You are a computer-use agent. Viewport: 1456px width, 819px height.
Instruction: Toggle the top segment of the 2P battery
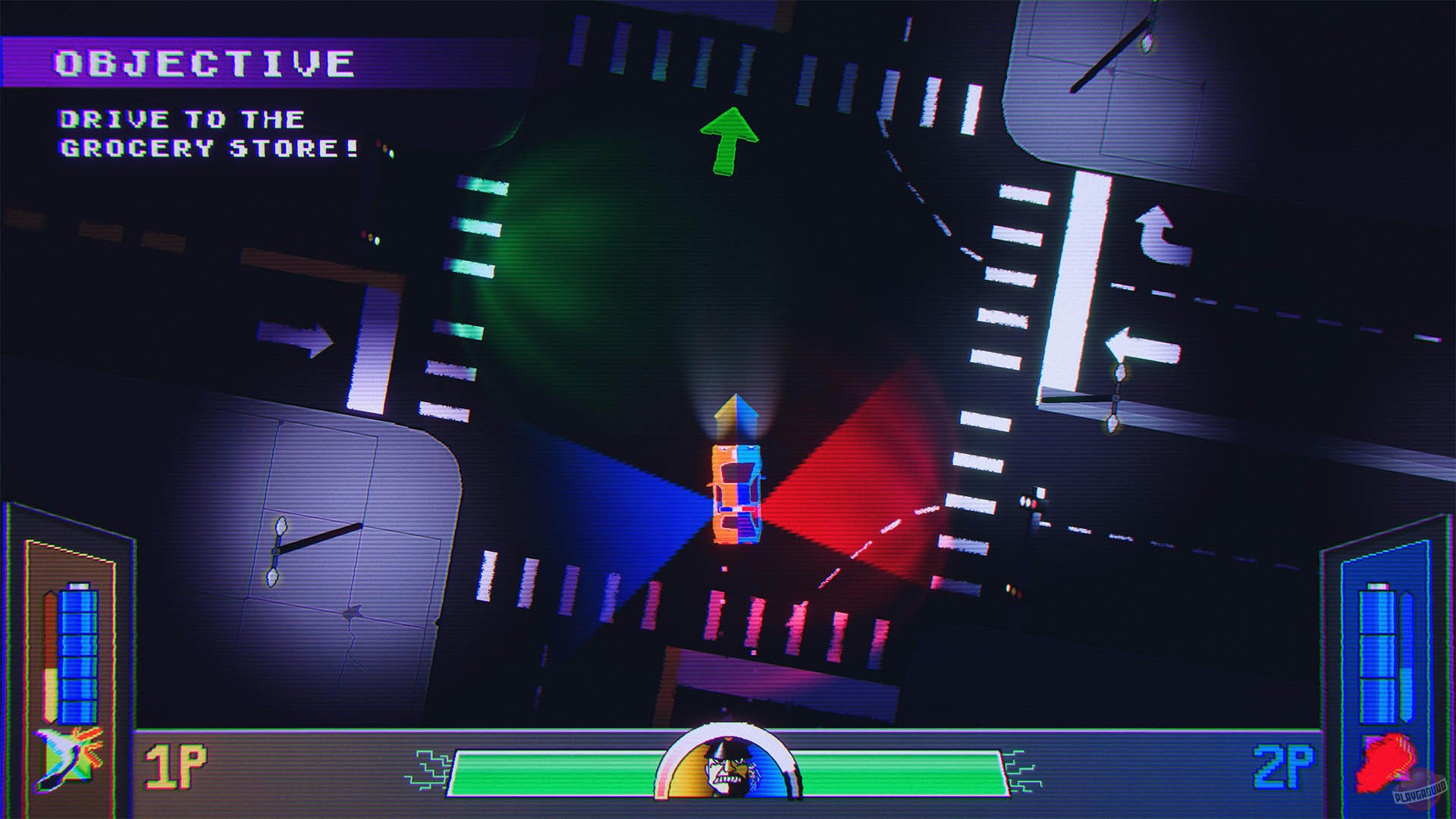(1378, 611)
